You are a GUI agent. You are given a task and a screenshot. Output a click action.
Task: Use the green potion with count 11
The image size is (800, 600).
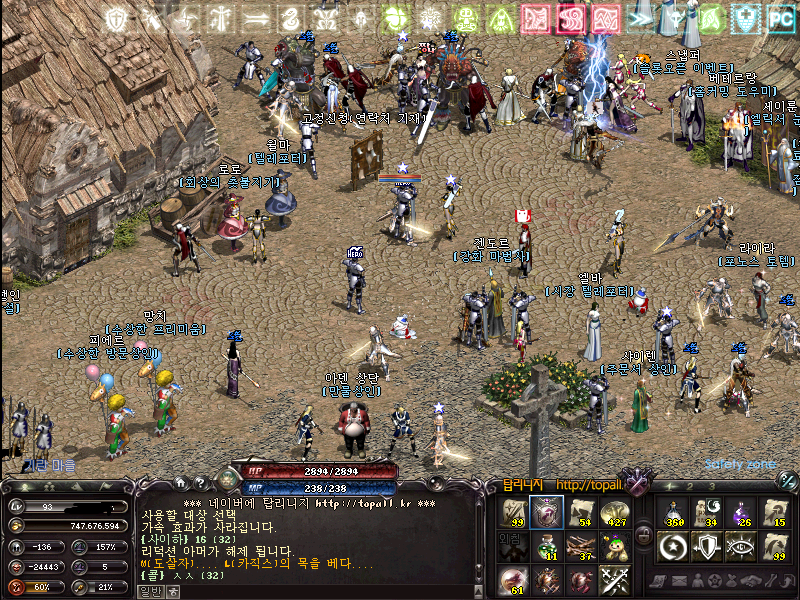point(546,546)
